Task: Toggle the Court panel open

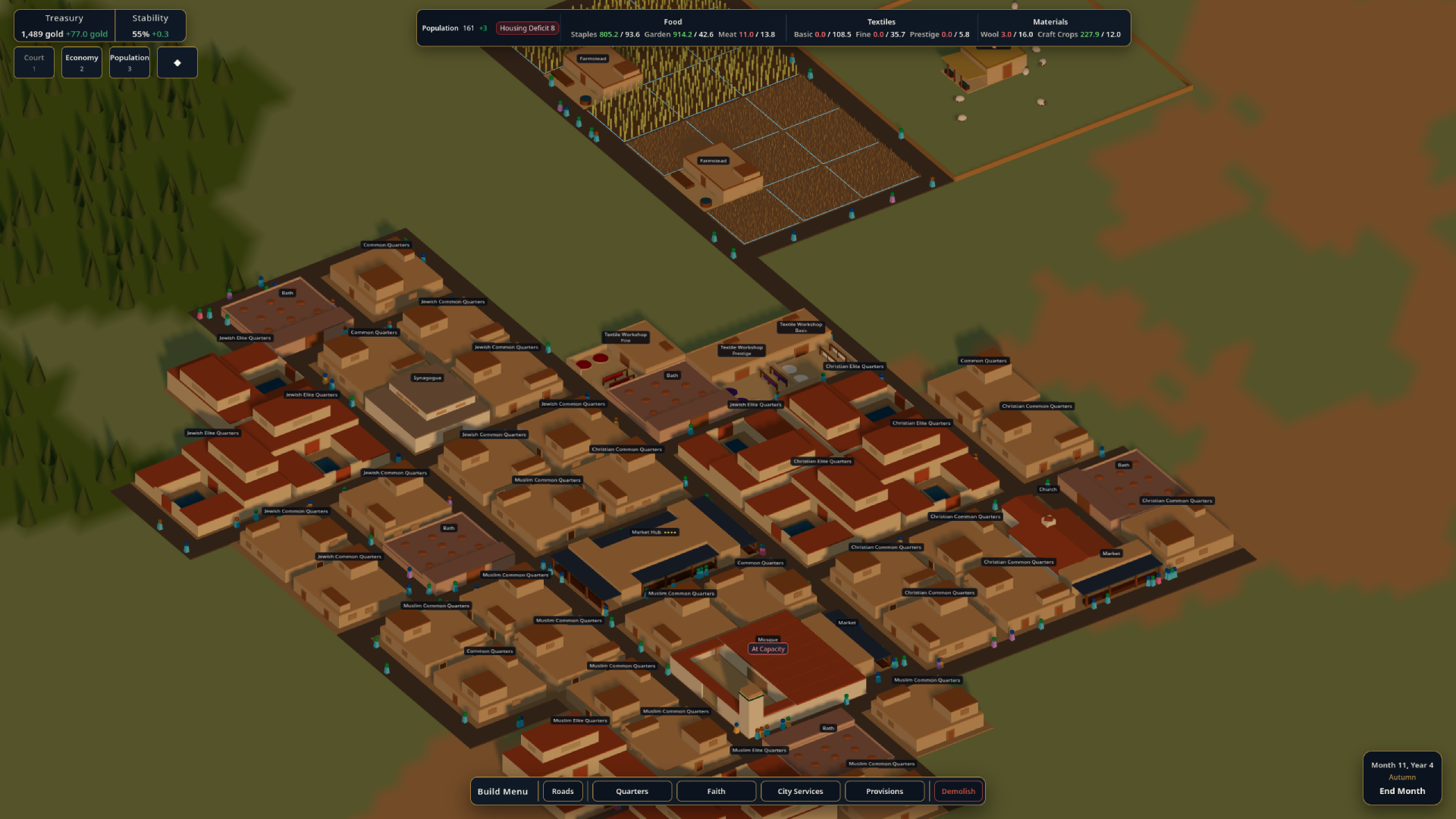Action: pyautogui.click(x=33, y=62)
